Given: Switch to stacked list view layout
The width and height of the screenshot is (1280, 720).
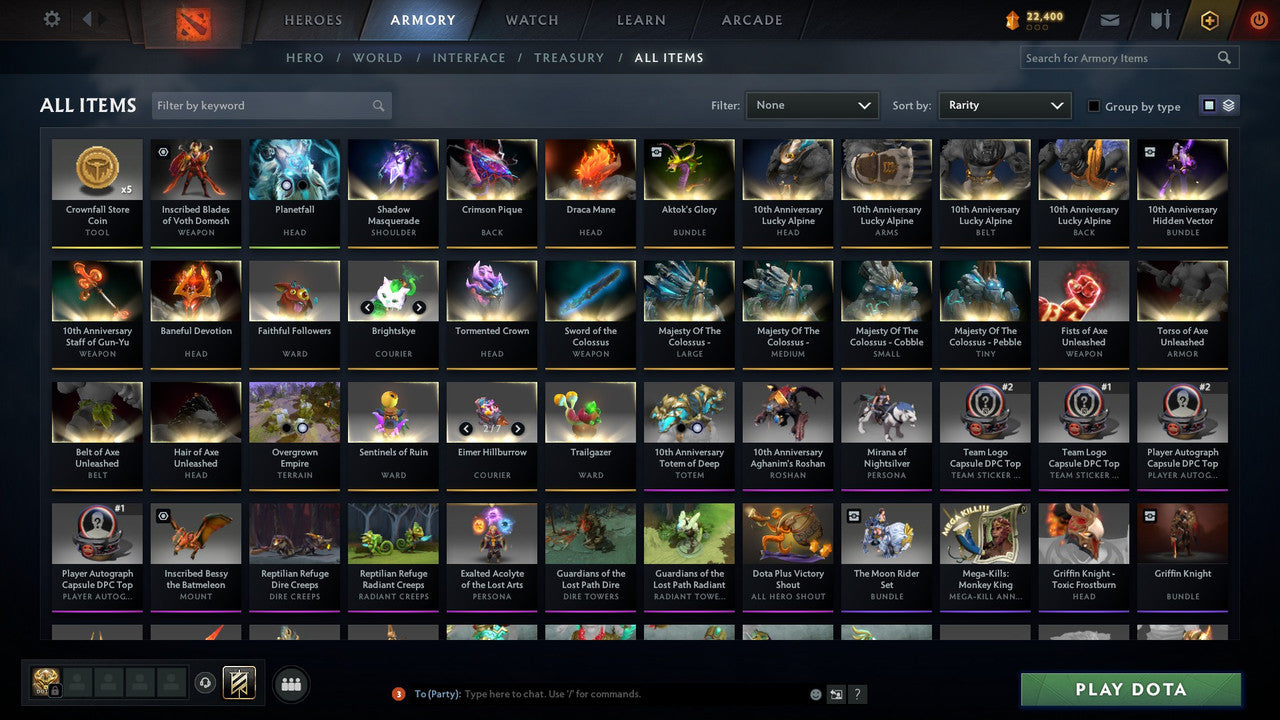Looking at the screenshot, I should pyautogui.click(x=1228, y=105).
